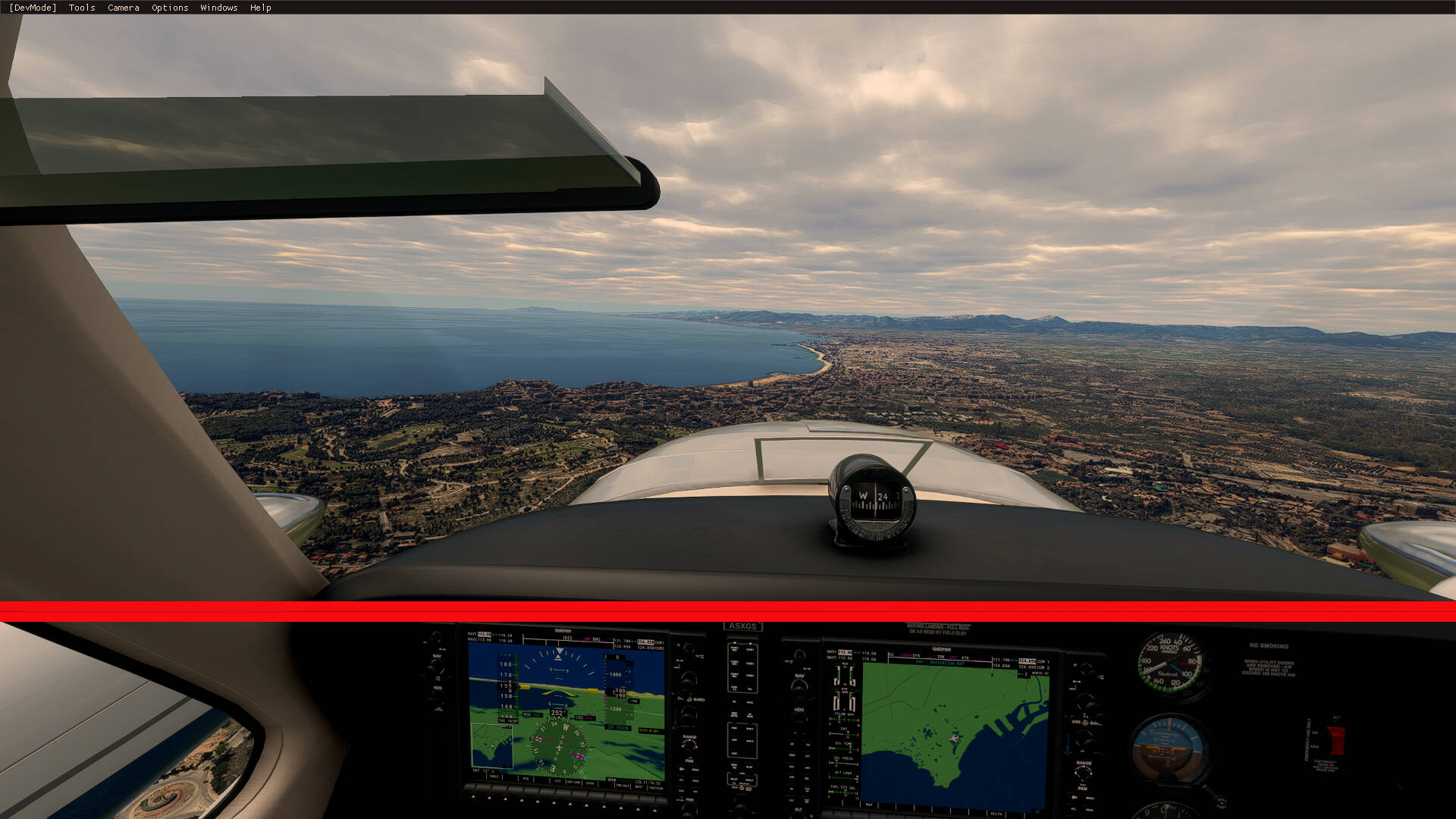Open the Tools dropdown
The width and height of the screenshot is (1456, 819).
(80, 8)
